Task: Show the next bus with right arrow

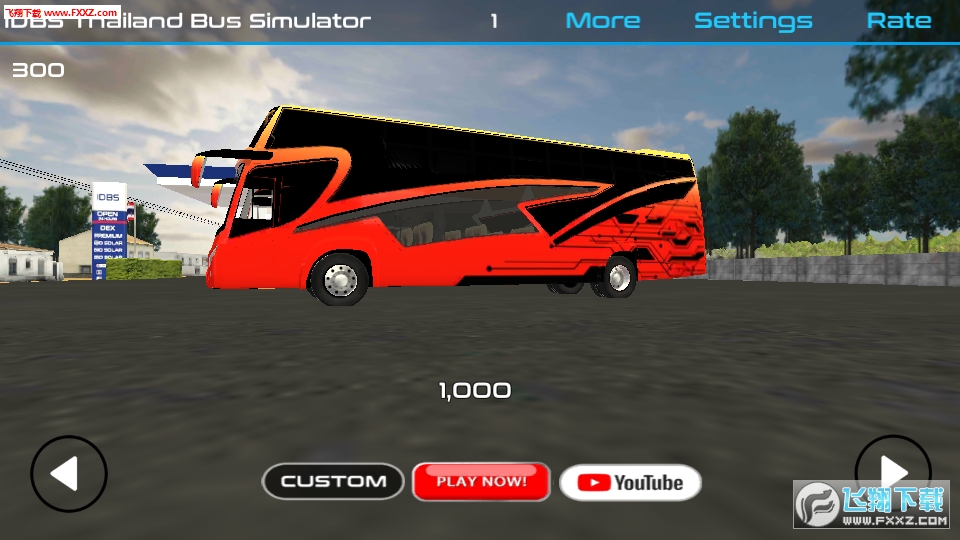Action: pyautogui.click(x=892, y=472)
